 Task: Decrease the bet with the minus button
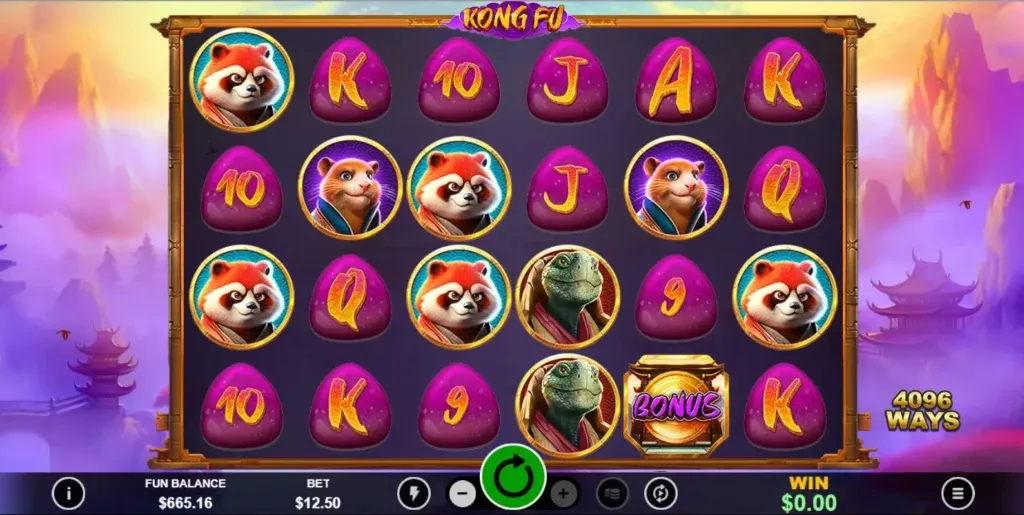pyautogui.click(x=461, y=493)
